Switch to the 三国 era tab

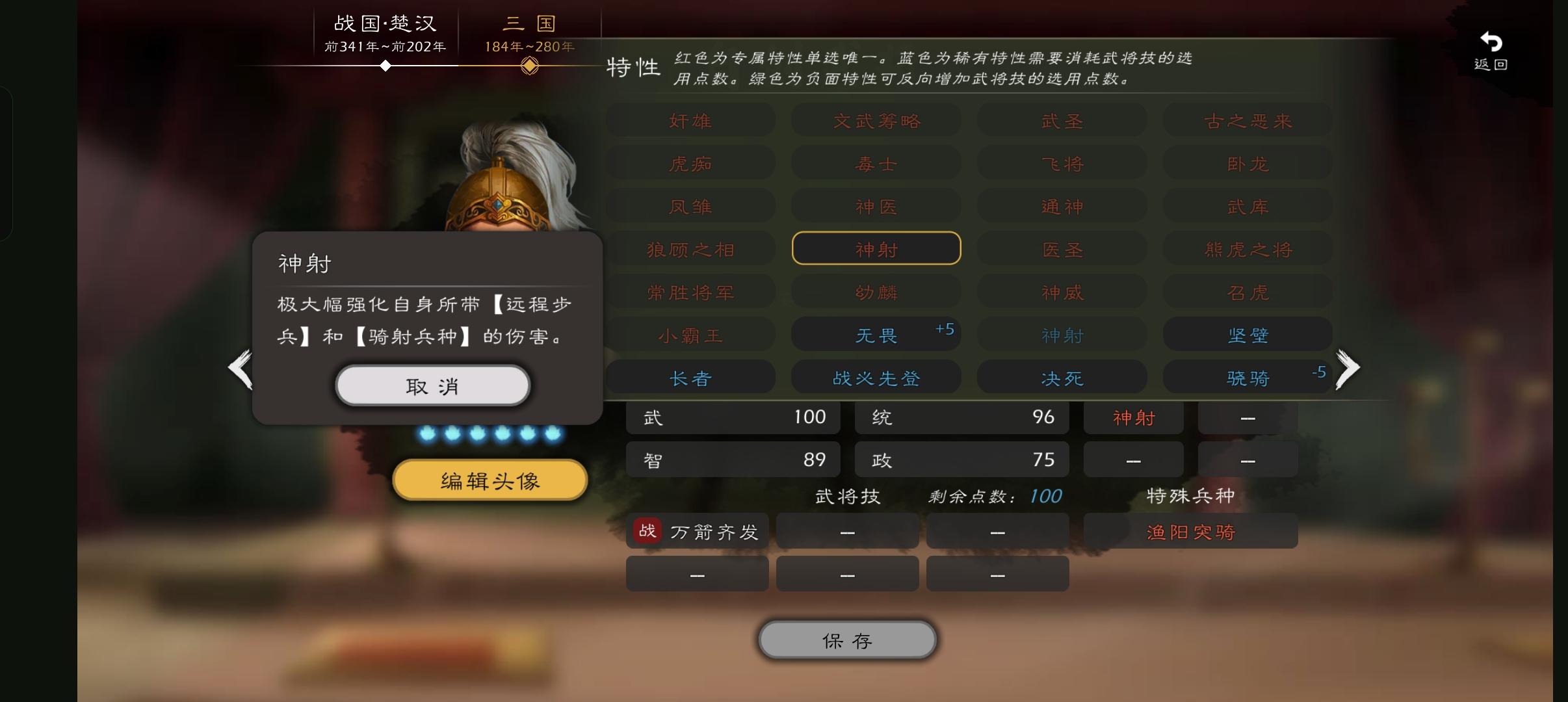(529, 23)
